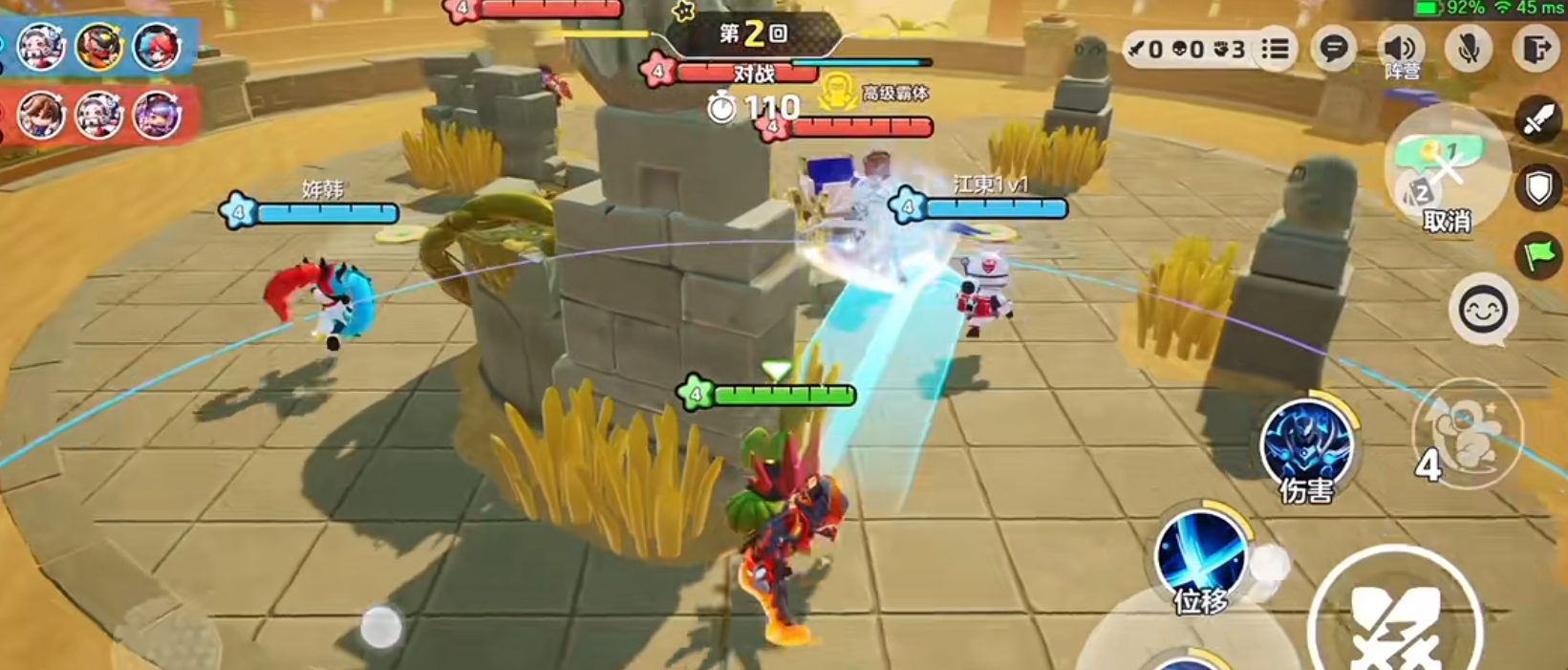This screenshot has width=1568, height=670.
Task: Open the scoreboard list button
Action: click(1276, 48)
